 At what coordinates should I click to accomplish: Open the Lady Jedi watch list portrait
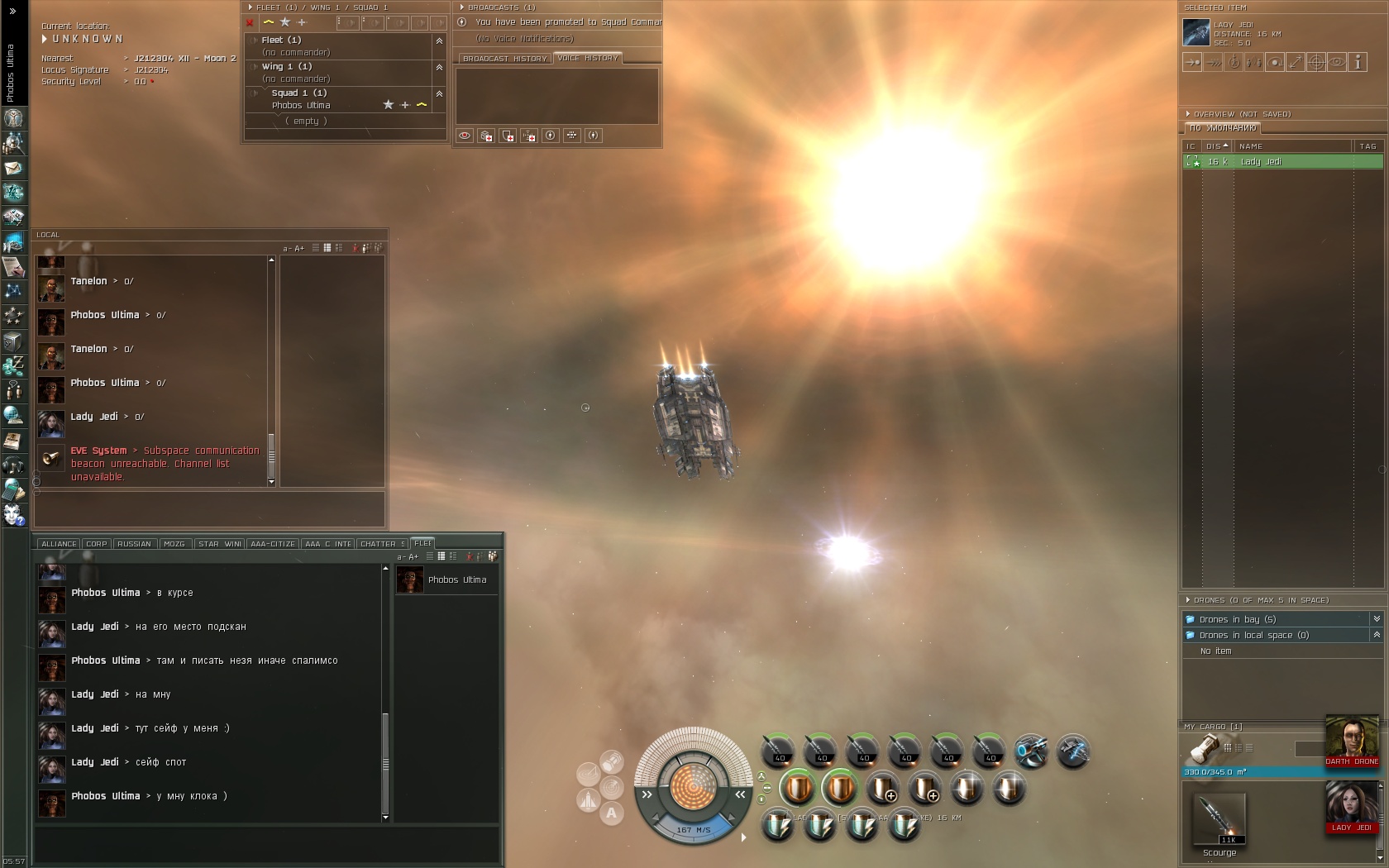[x=1351, y=806]
